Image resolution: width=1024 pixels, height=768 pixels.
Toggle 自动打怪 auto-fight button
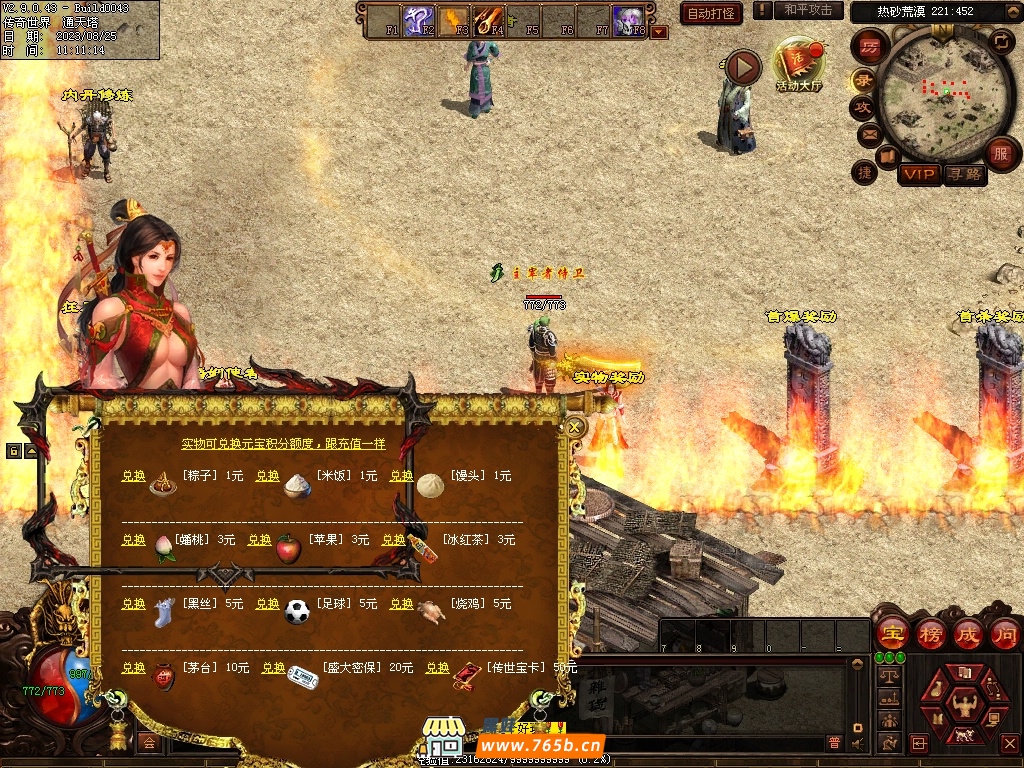pyautogui.click(x=710, y=13)
